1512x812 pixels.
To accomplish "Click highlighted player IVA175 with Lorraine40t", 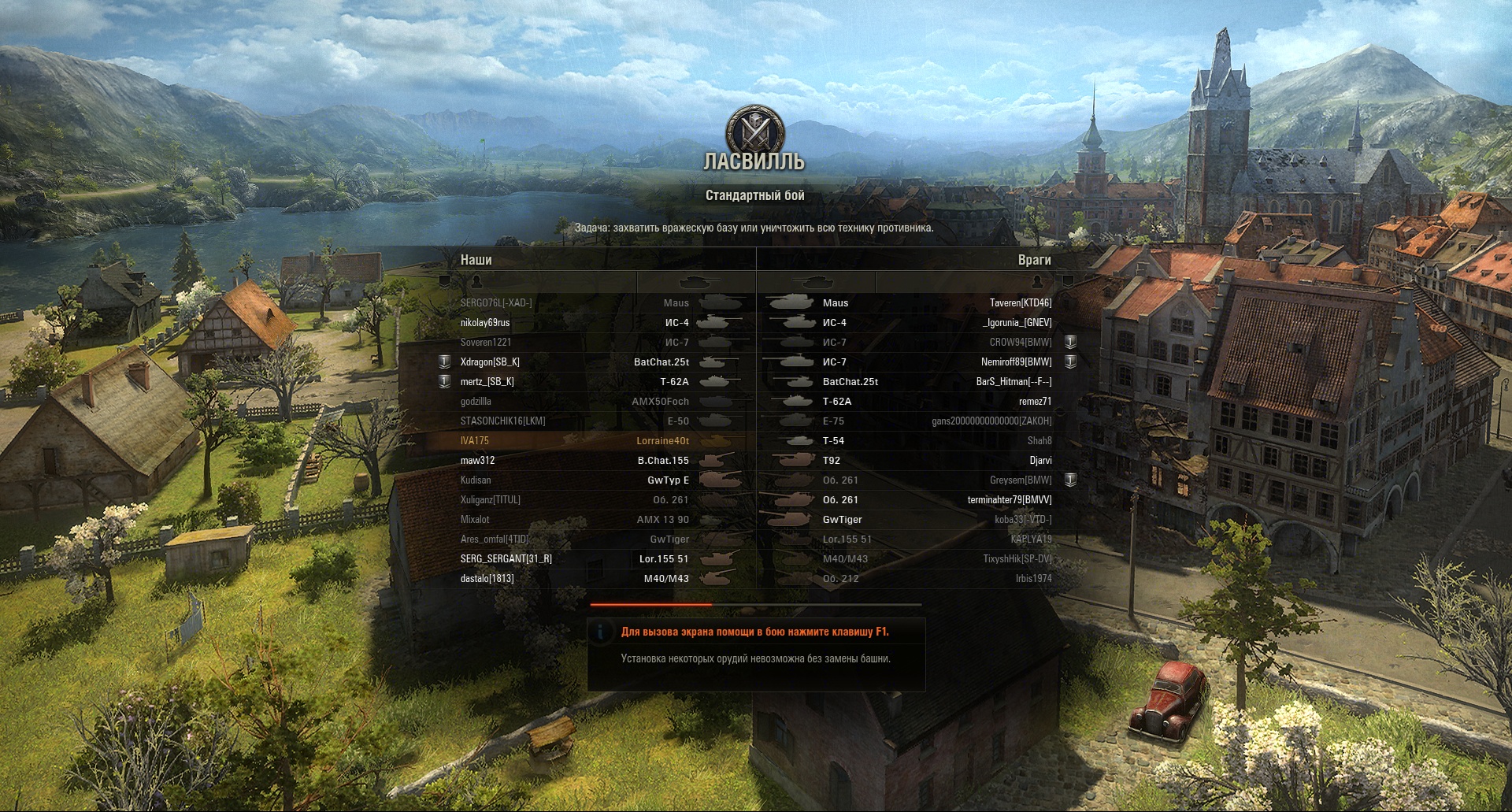I will pyautogui.click(x=475, y=441).
